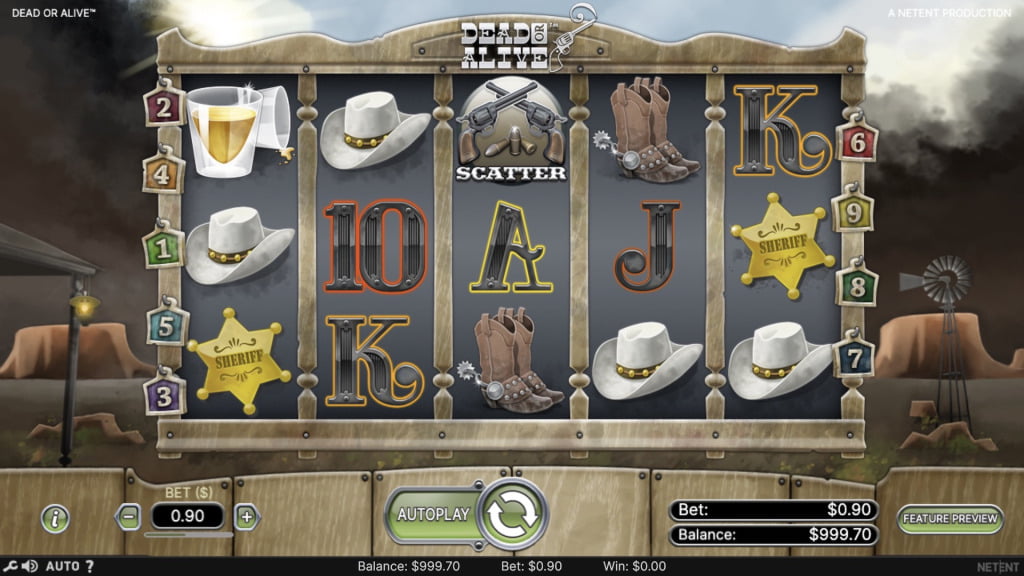Open game help with the question mark
The height and width of the screenshot is (576, 1024).
pos(89,567)
